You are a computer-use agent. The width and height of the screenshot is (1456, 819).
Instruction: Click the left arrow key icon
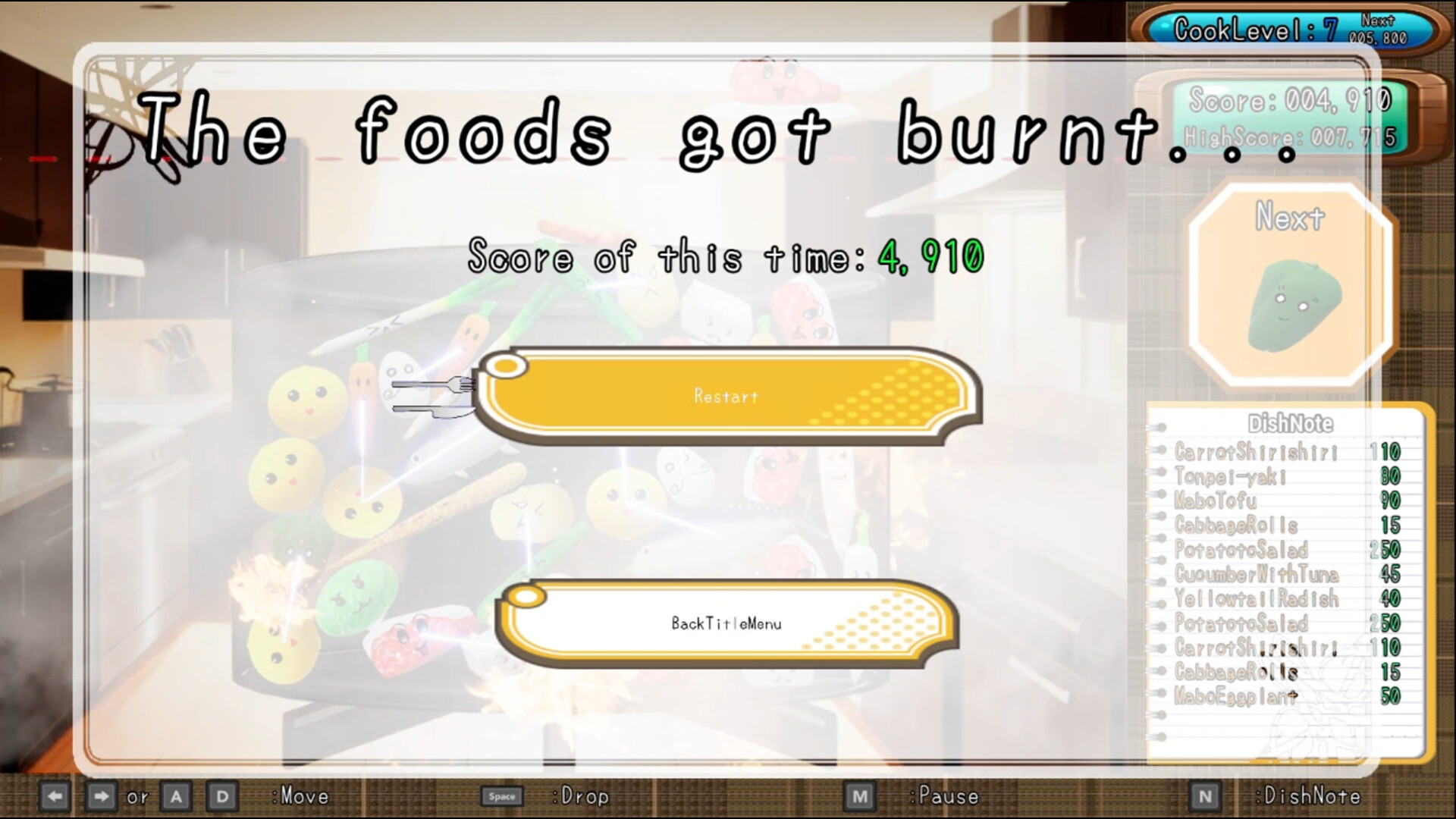pos(55,796)
